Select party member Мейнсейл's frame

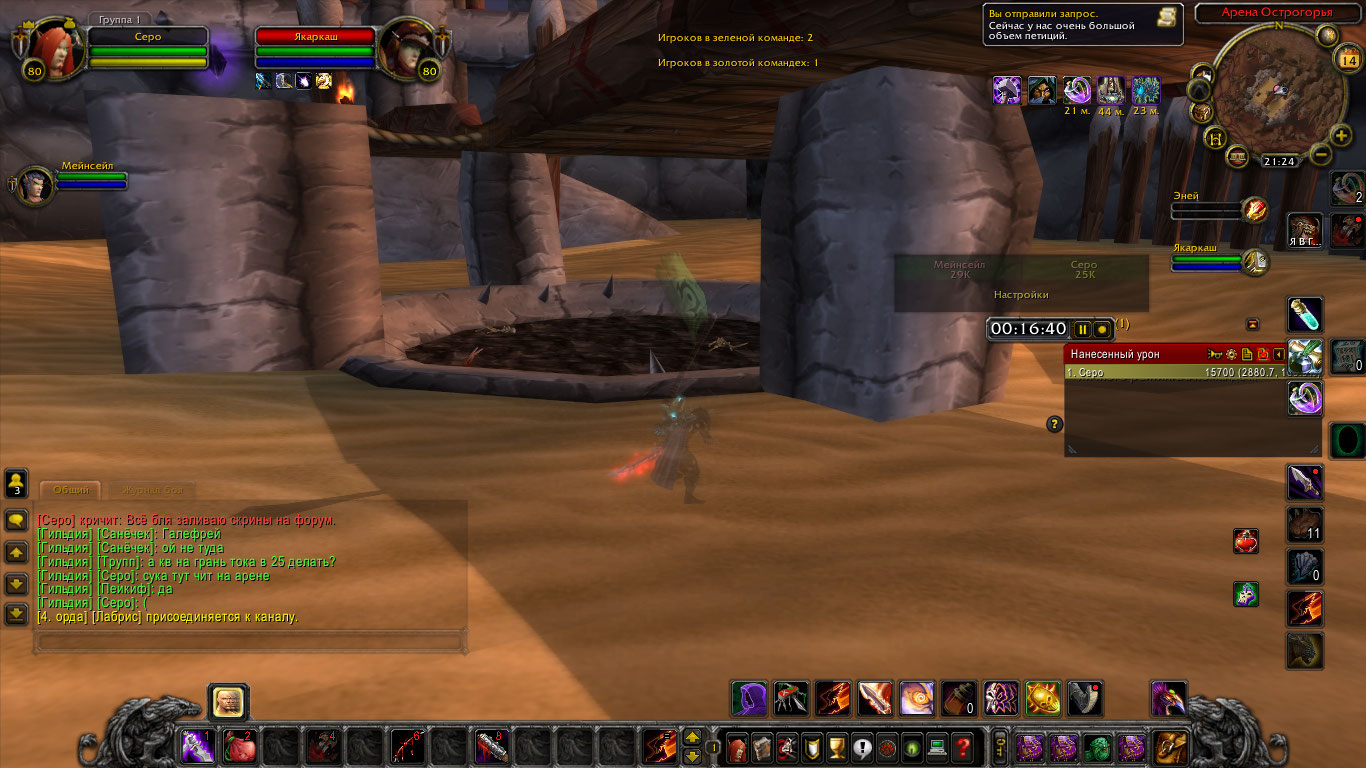[x=35, y=186]
